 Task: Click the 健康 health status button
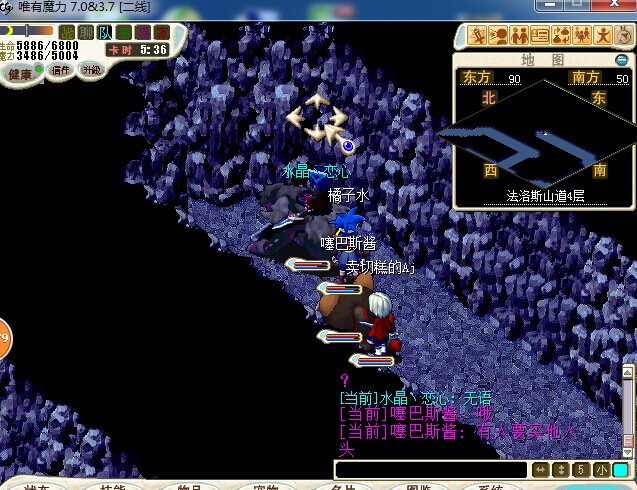coord(21,73)
